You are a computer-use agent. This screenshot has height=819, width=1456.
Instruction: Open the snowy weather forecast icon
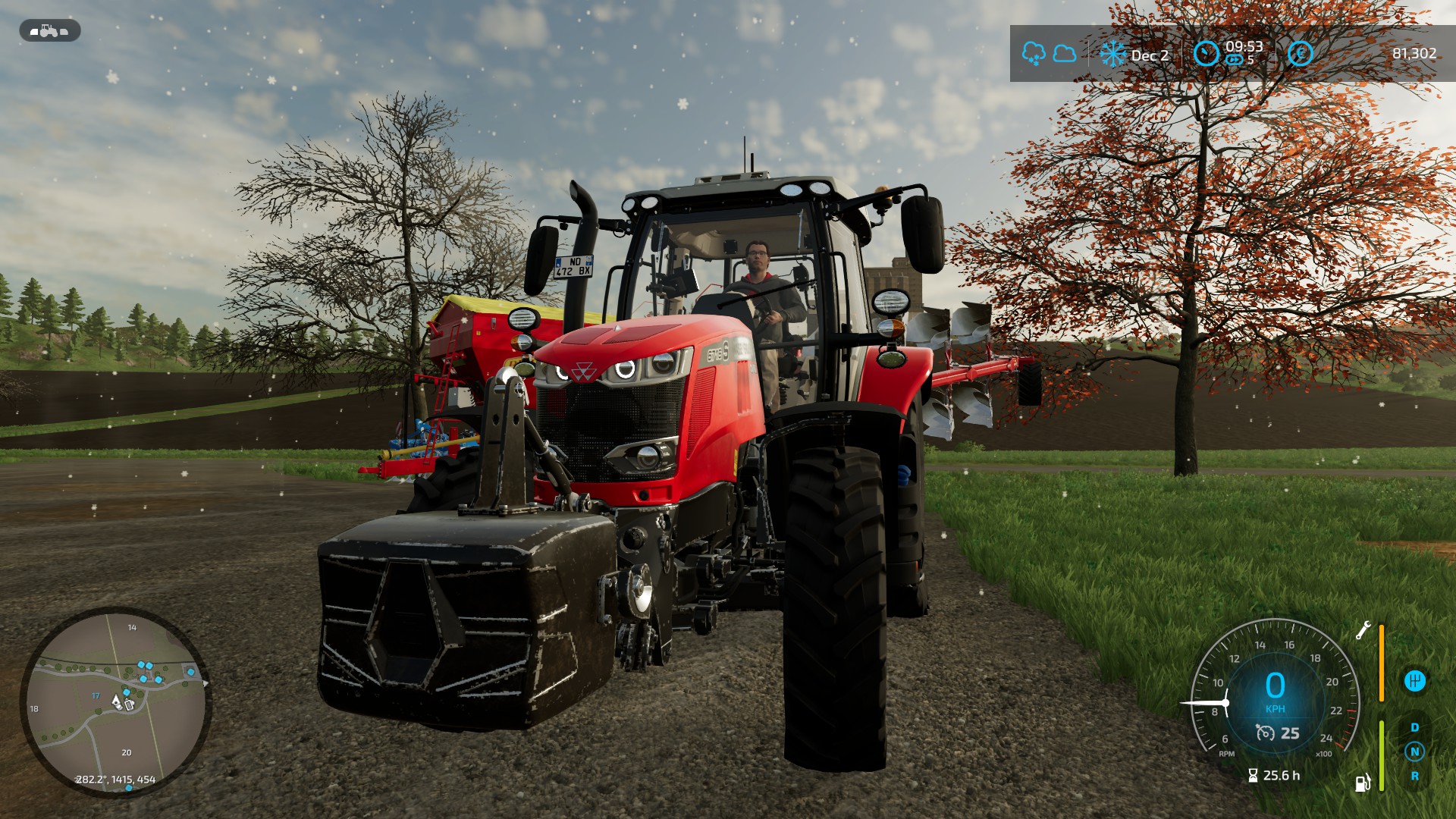point(1034,54)
